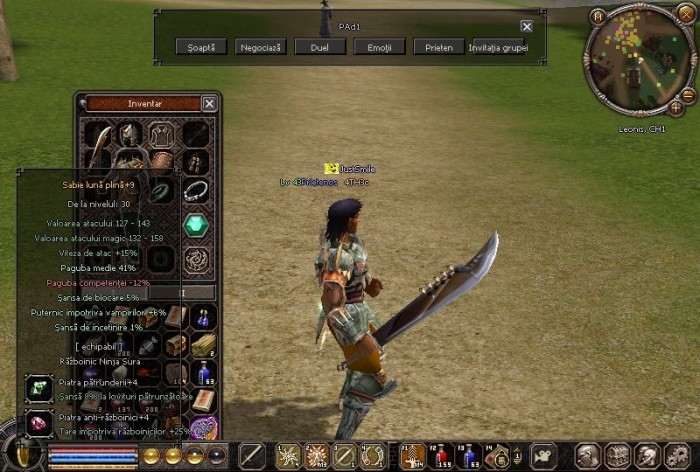Challenge the player with the Duel button
Viewport: 700px width, 472px height.
(320, 47)
